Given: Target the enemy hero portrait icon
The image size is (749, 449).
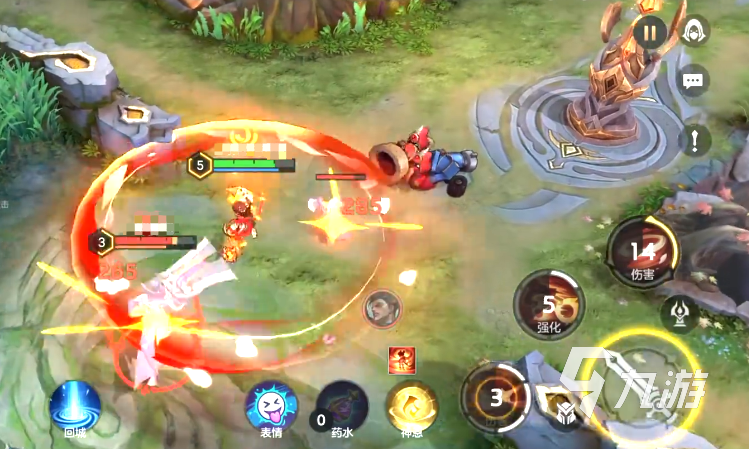Looking at the screenshot, I should (x=381, y=306).
